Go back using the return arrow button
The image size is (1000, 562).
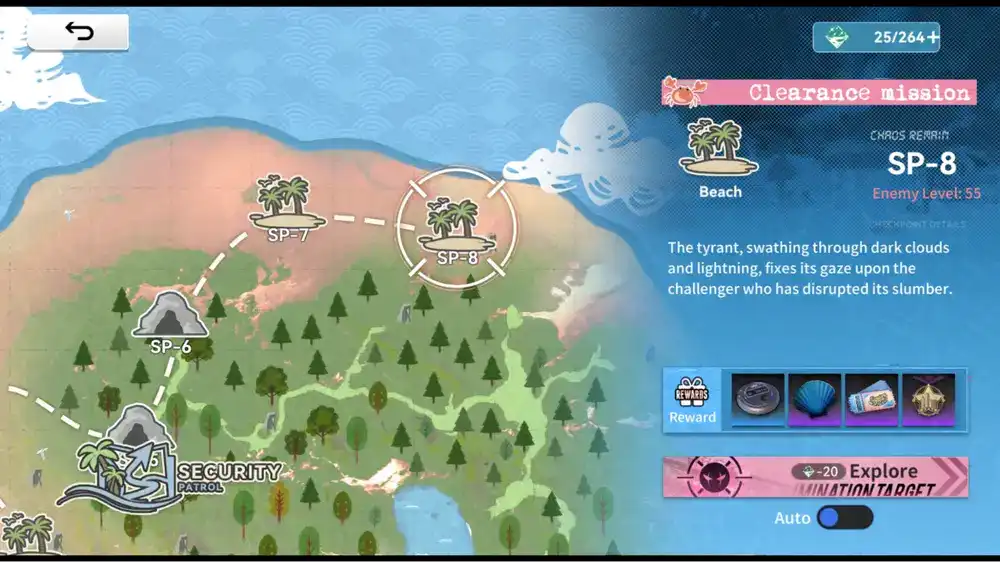pos(78,32)
